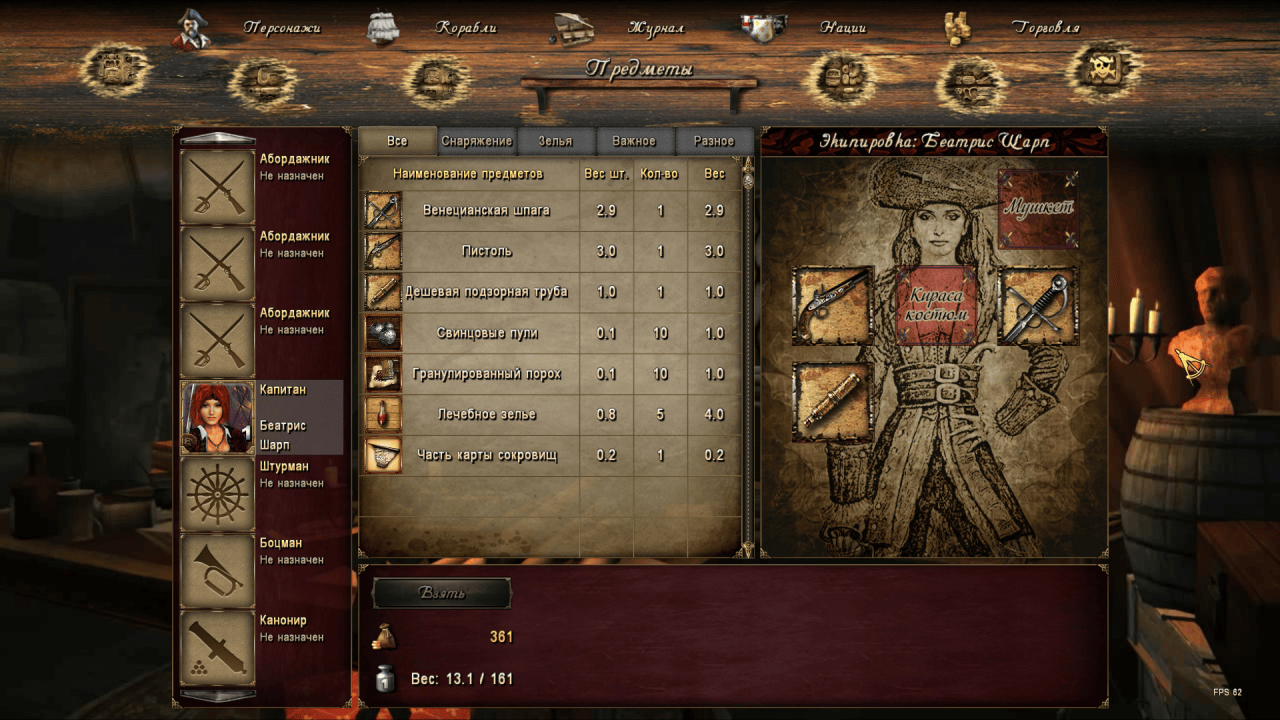Click the equipped pistol slot
Viewport: 1280px width, 720px height.
833,306
